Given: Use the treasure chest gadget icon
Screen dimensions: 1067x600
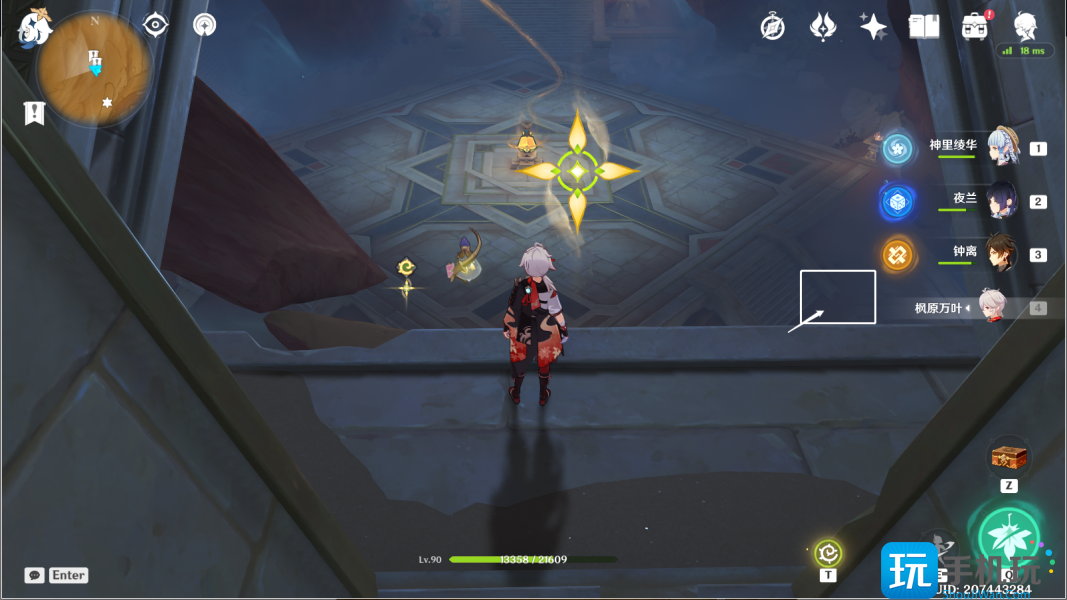Looking at the screenshot, I should pyautogui.click(x=1008, y=457).
